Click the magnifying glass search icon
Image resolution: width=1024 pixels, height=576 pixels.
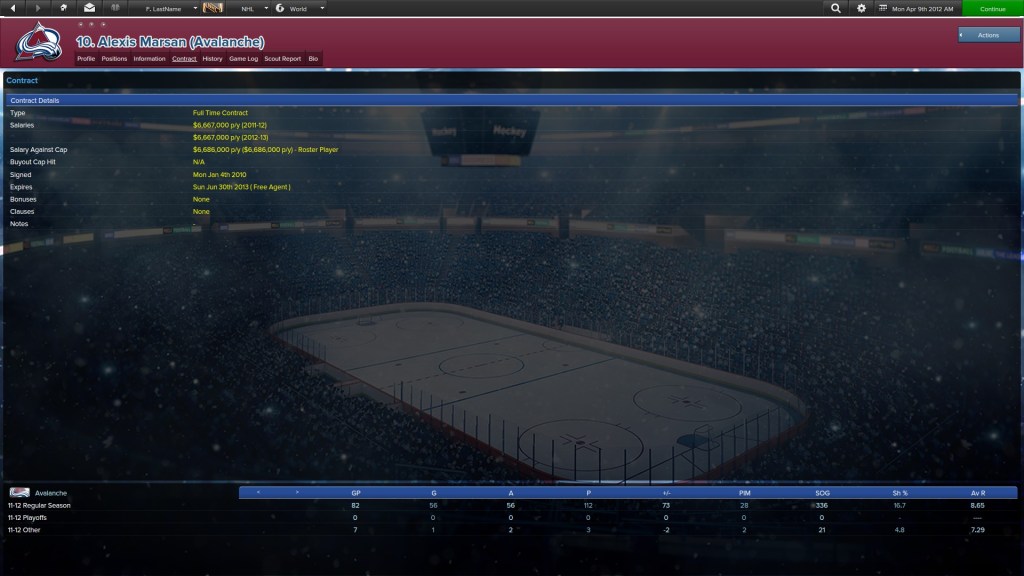click(x=836, y=8)
